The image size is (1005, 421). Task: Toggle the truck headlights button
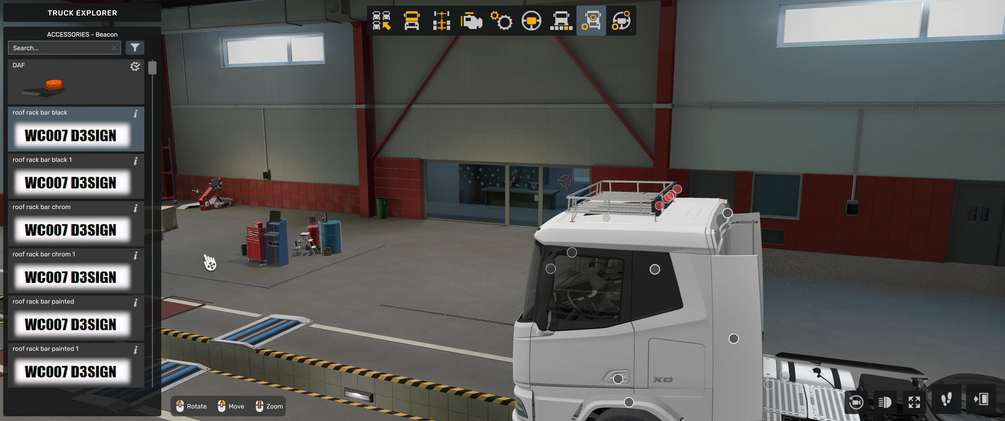pyautogui.click(x=885, y=401)
